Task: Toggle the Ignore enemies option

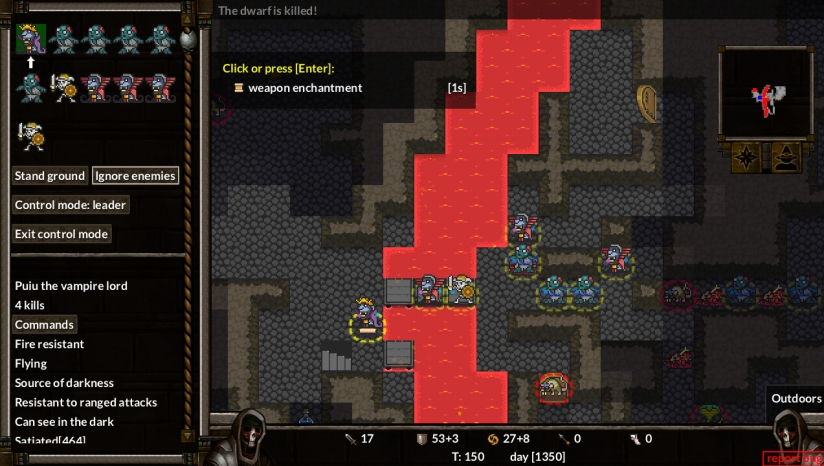Action: [x=135, y=176]
